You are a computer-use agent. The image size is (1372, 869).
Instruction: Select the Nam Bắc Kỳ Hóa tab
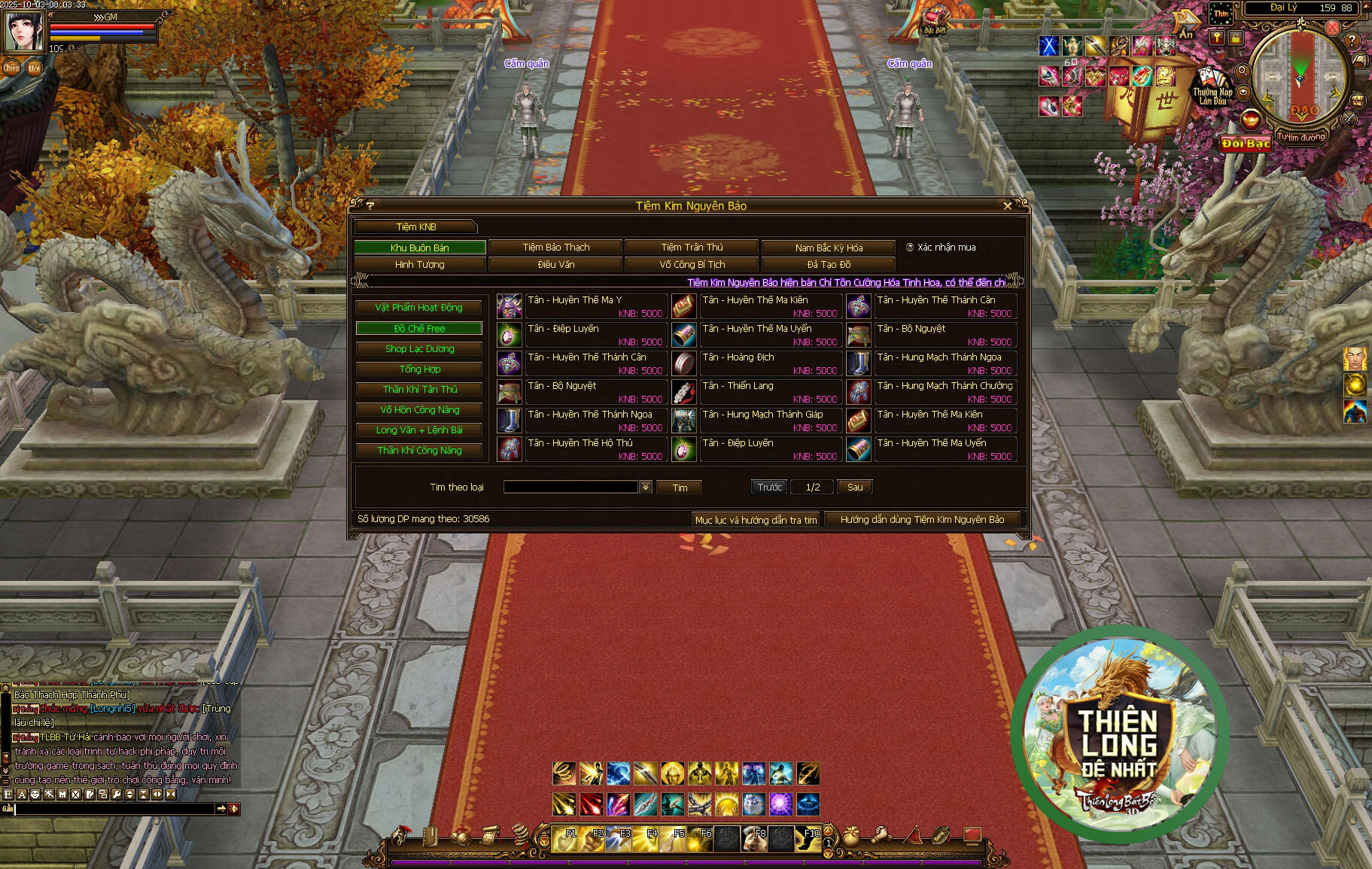tap(829, 248)
